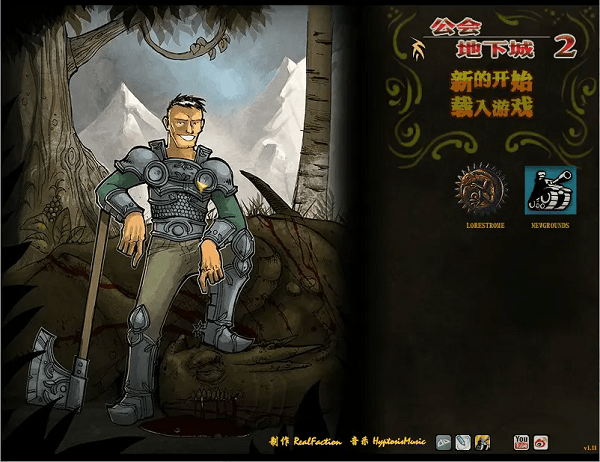
Task: Open the Newgrounds tank logo link
Action: [550, 190]
